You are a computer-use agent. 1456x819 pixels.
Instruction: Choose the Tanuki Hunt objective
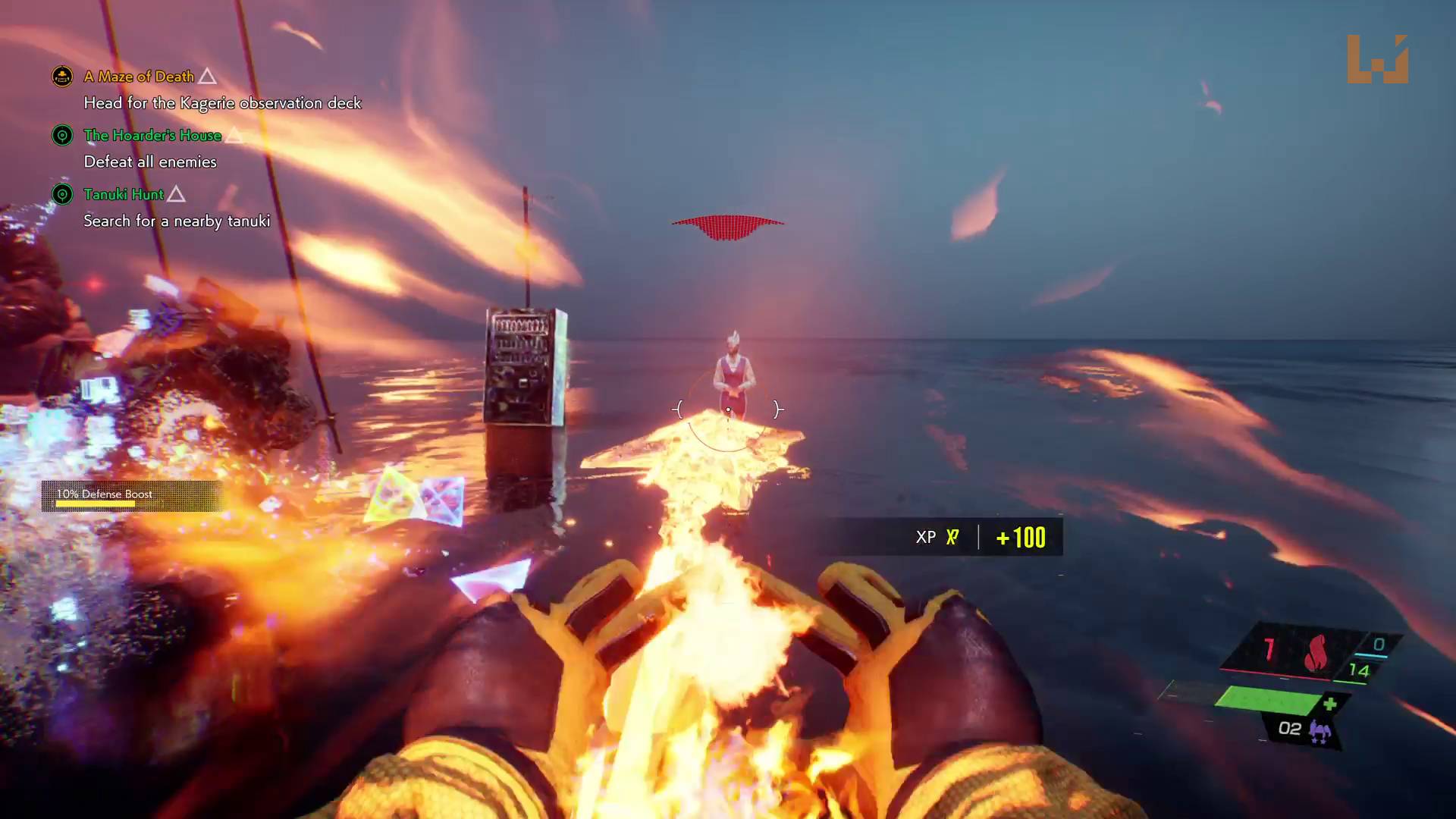click(123, 195)
